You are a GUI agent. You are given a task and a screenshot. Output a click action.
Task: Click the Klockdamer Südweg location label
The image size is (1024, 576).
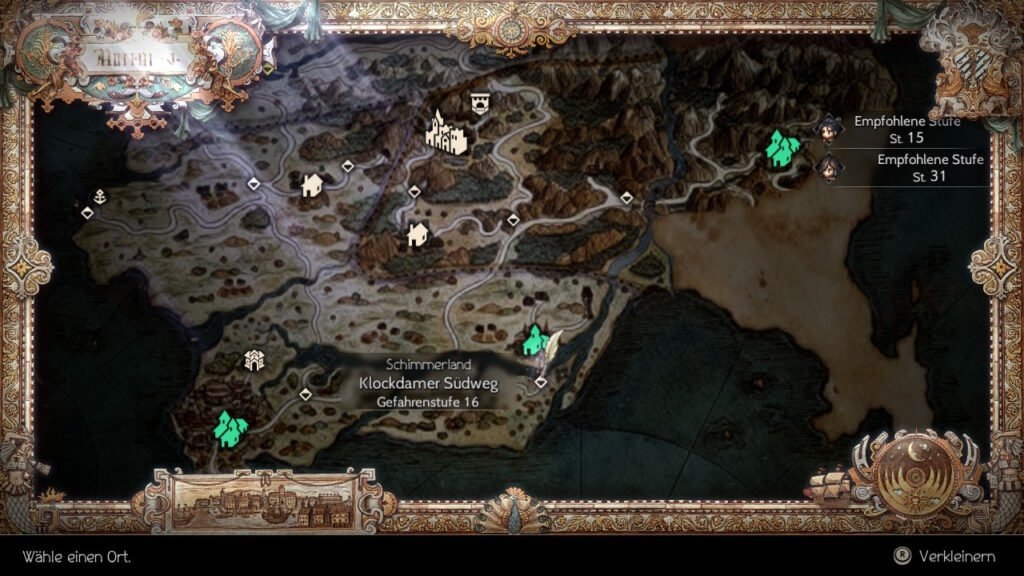coord(428,383)
